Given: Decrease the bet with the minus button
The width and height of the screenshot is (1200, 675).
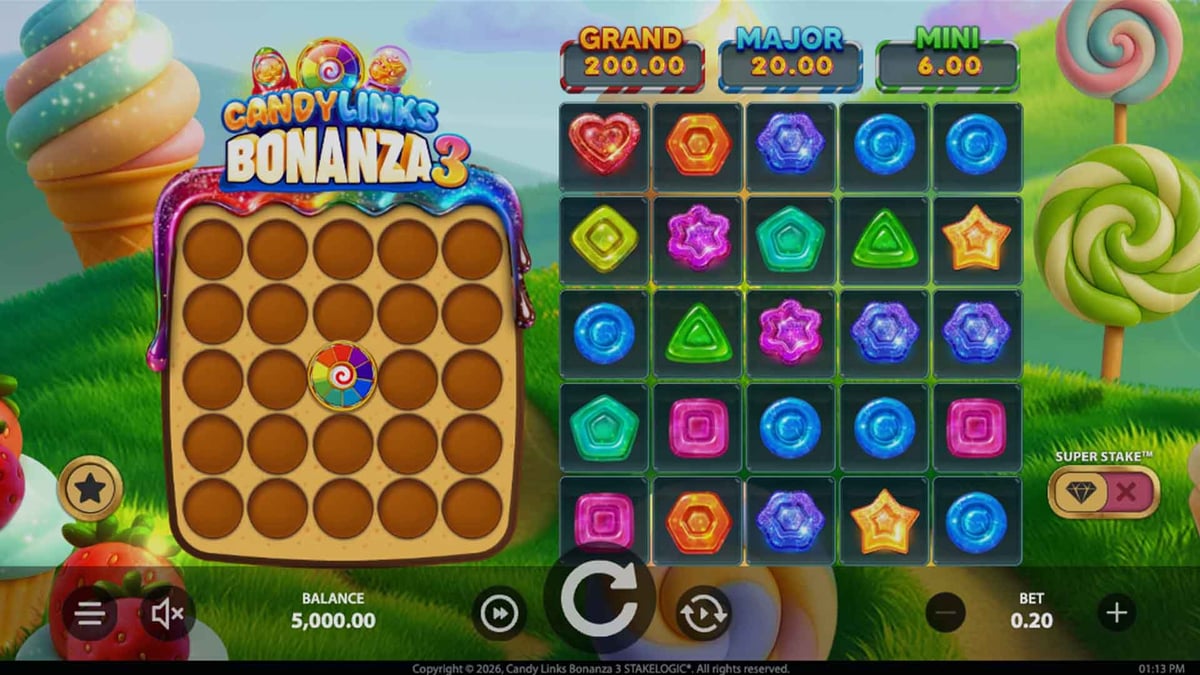Looking at the screenshot, I should 945,612.
